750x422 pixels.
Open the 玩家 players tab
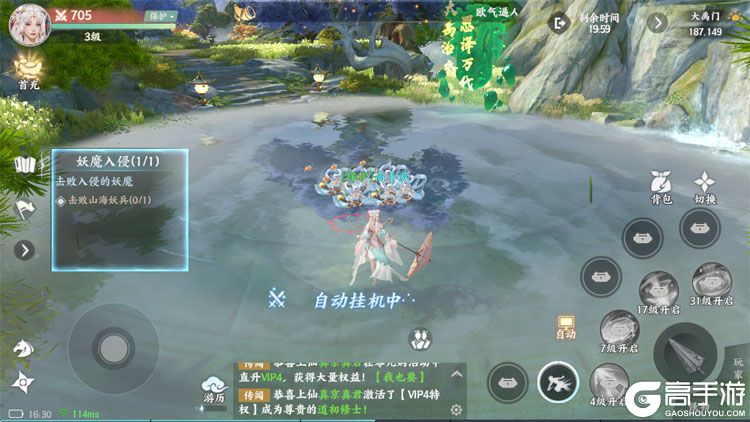coord(739,365)
